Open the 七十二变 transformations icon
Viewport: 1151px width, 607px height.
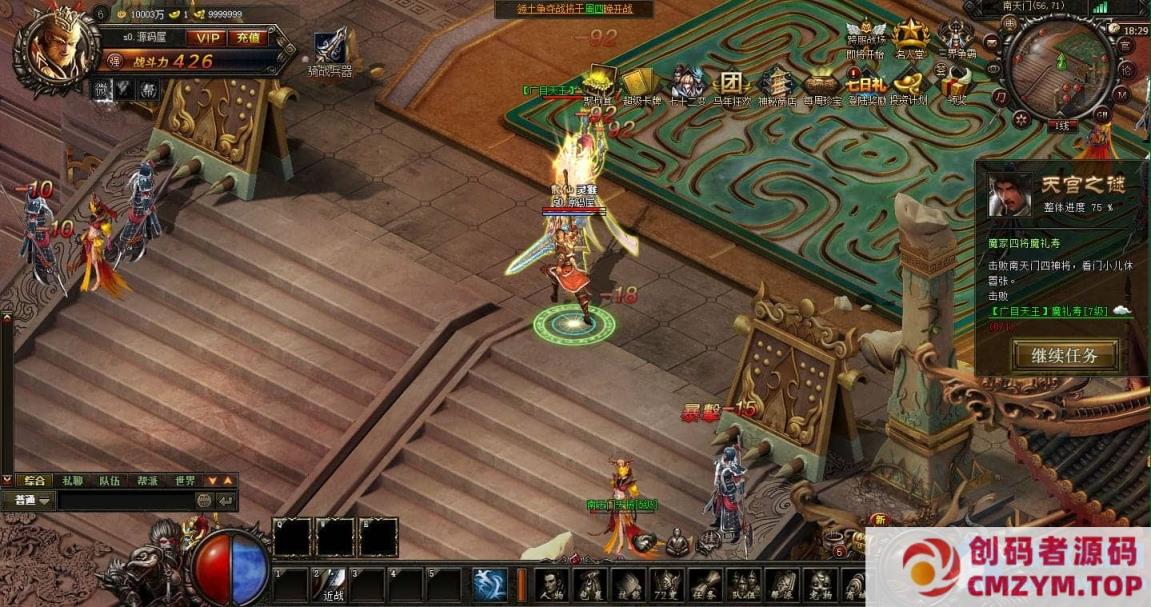coord(687,84)
